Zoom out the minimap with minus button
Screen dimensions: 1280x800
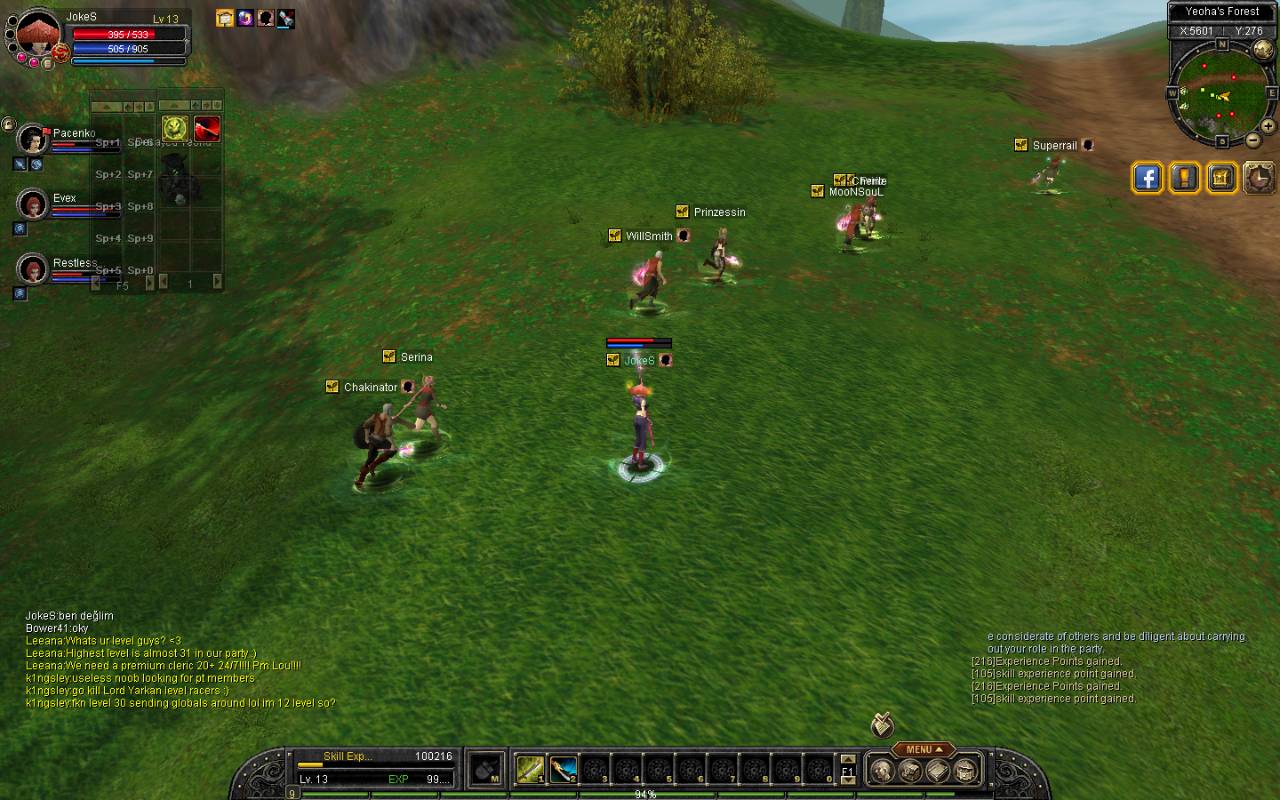coord(1253,141)
